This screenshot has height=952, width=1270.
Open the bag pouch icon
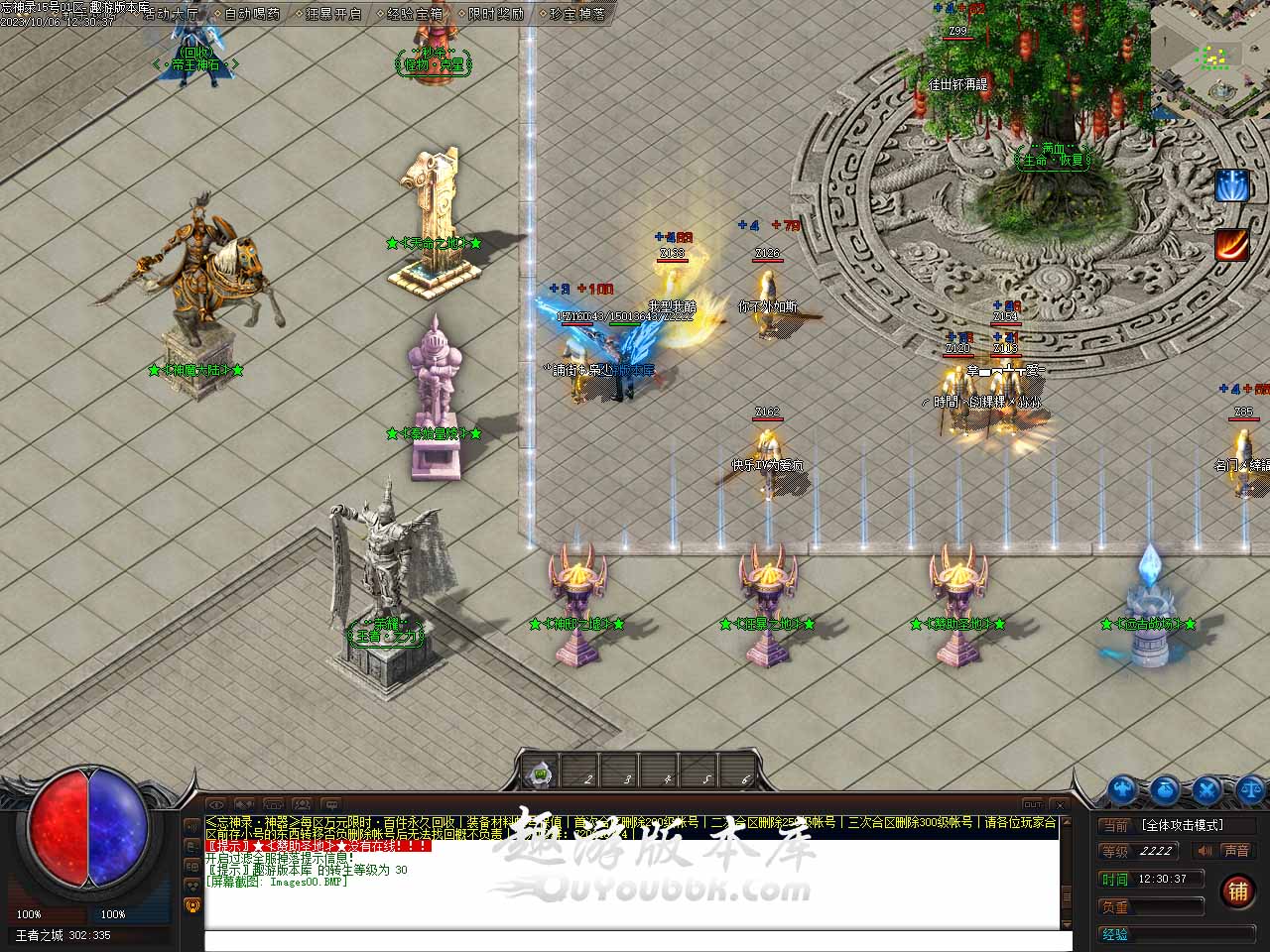click(1164, 790)
